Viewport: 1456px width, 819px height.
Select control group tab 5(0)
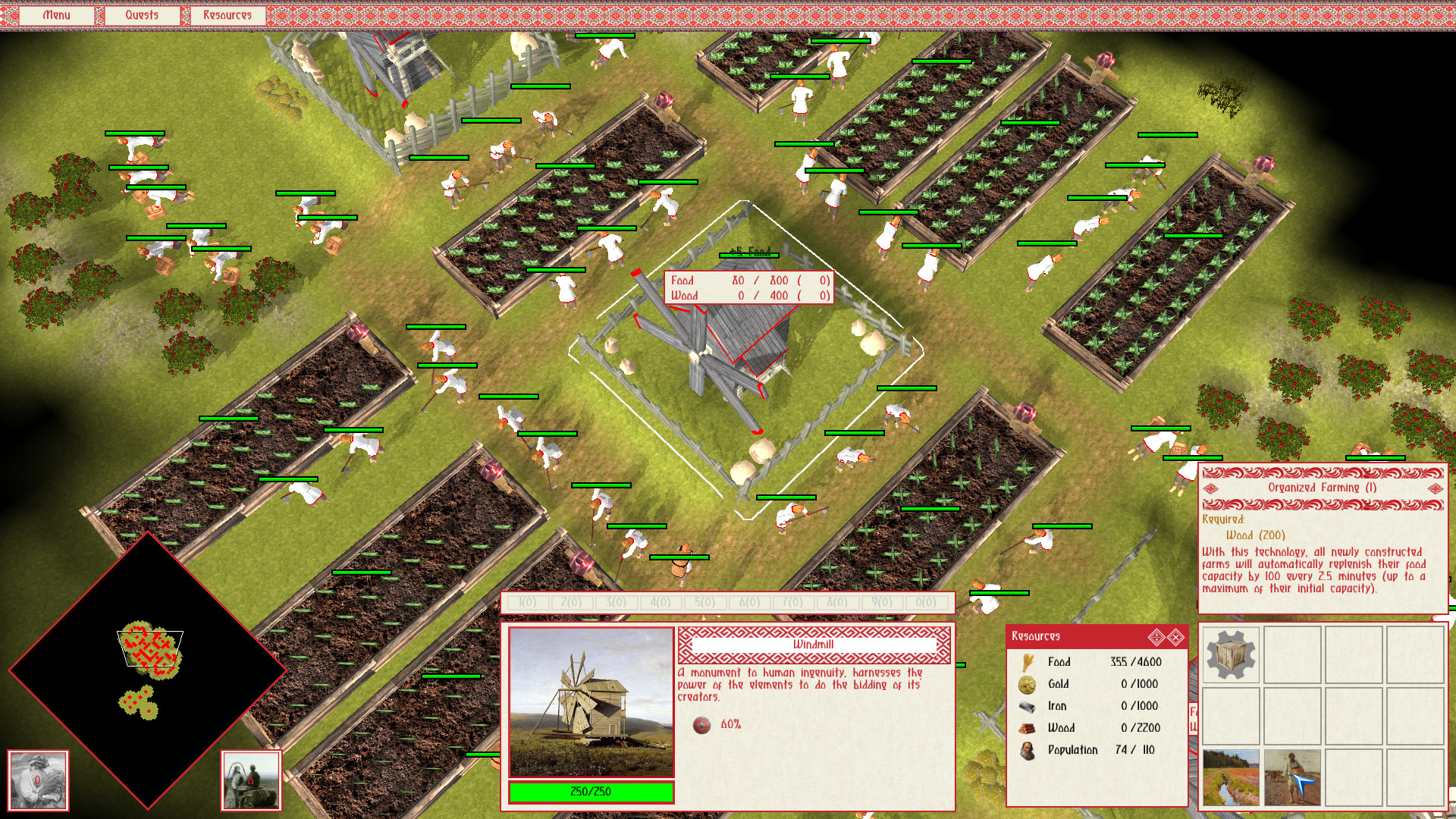point(703,603)
